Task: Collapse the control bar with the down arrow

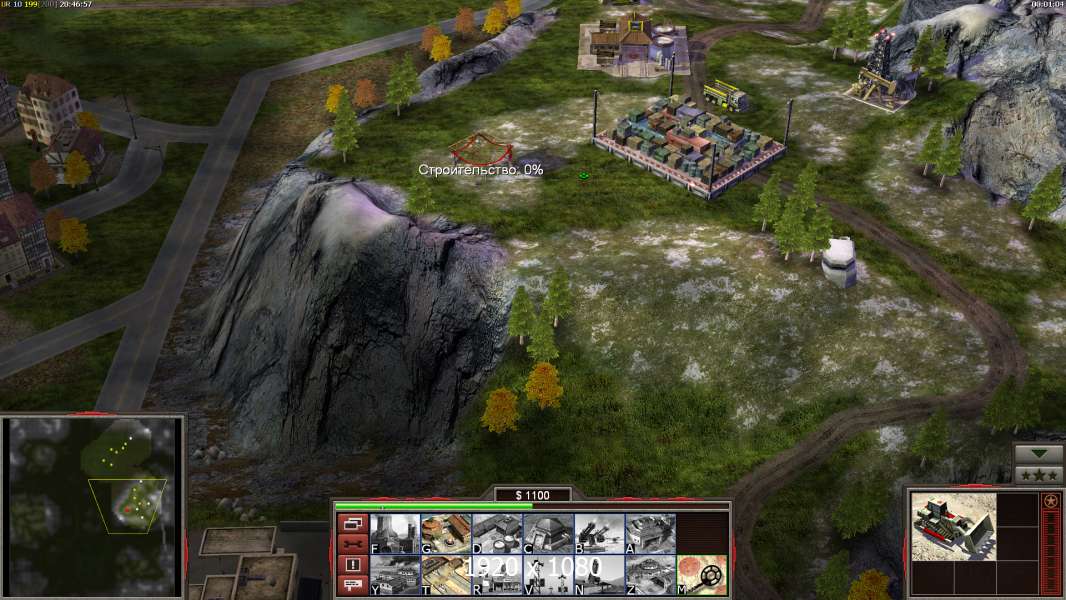Action: point(1038,454)
